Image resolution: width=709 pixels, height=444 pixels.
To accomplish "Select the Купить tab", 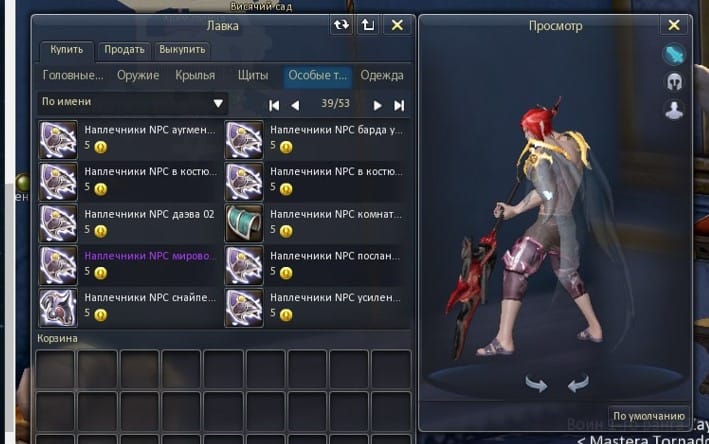I will point(67,50).
